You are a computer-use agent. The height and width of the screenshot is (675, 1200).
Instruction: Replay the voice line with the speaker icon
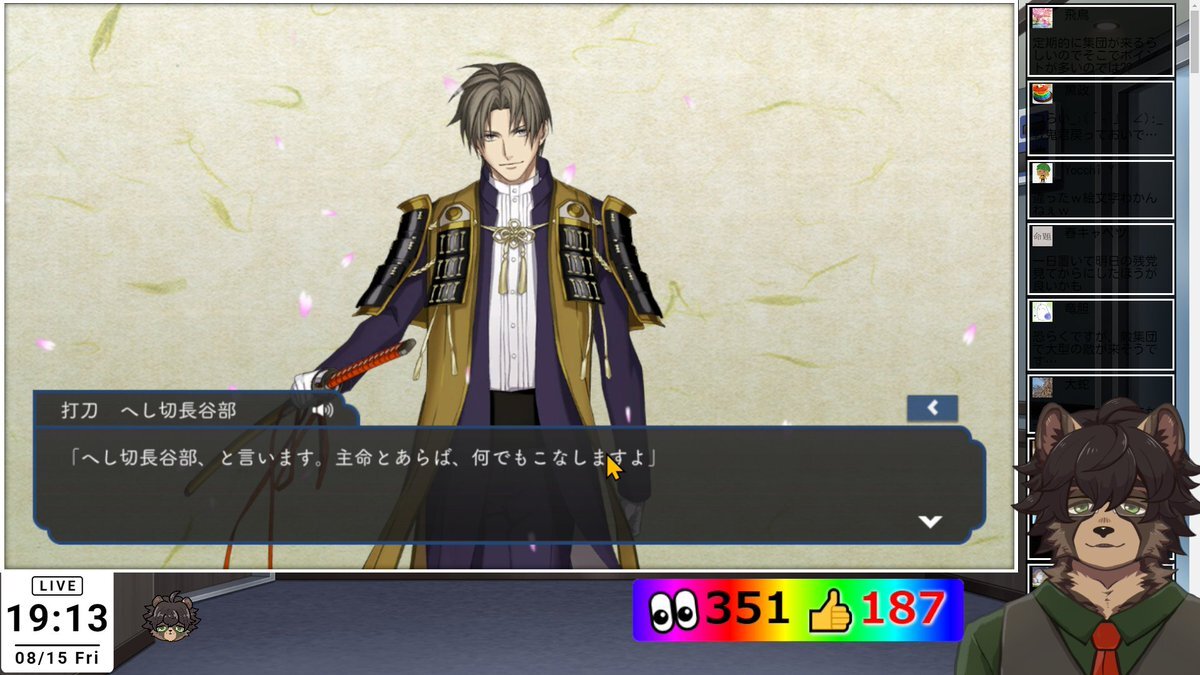(322, 410)
